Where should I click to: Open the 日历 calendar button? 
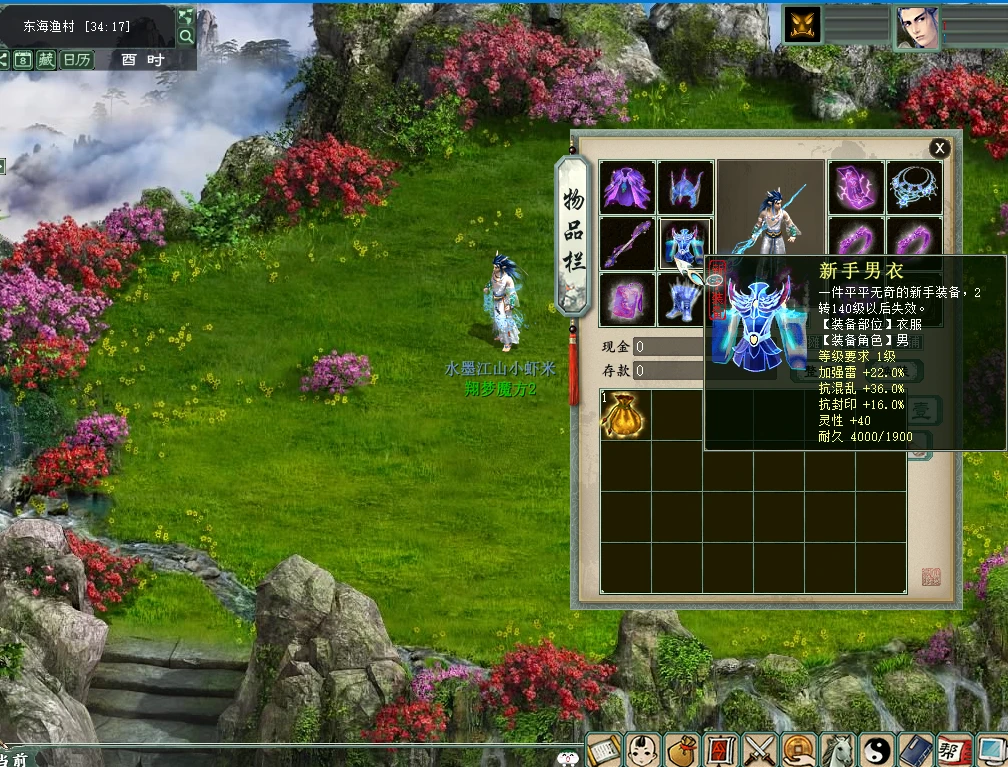pyautogui.click(x=76, y=59)
